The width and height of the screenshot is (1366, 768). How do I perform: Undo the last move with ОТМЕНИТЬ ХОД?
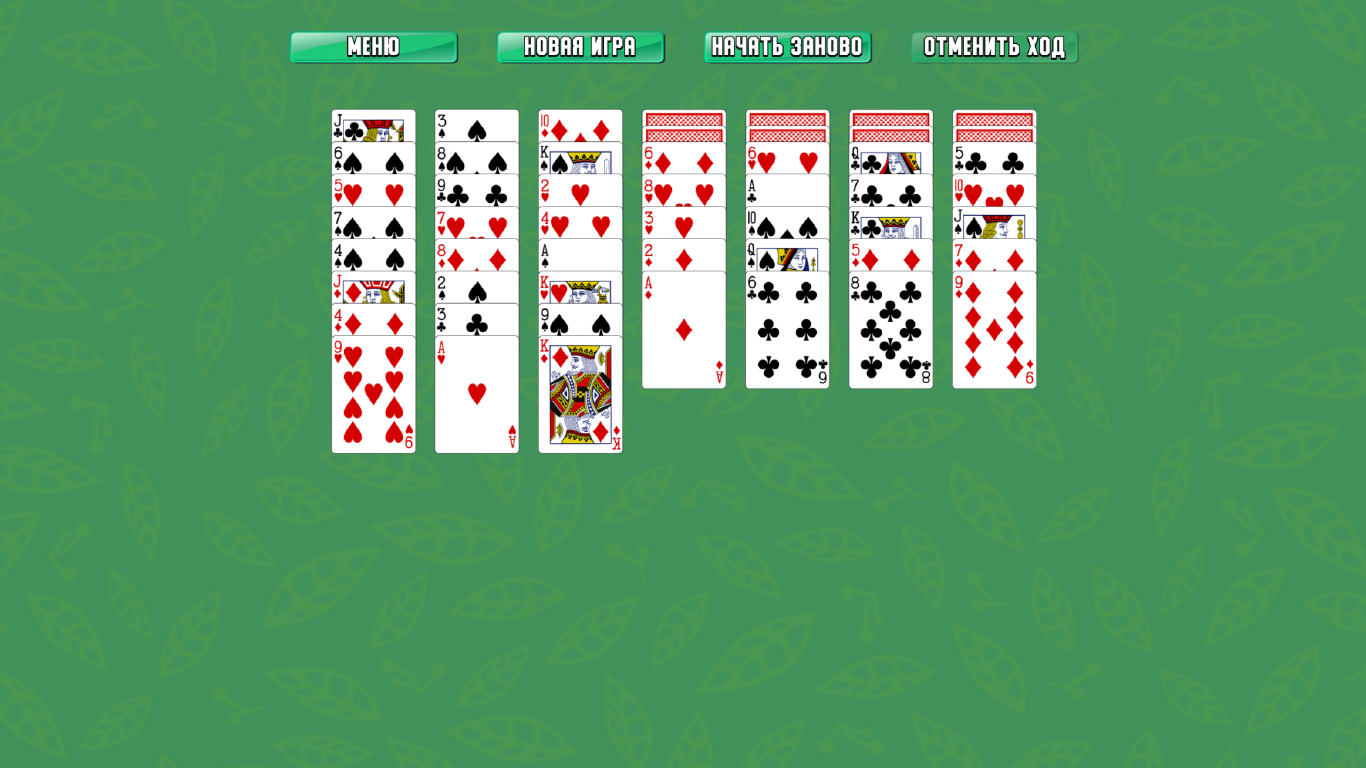tap(993, 46)
